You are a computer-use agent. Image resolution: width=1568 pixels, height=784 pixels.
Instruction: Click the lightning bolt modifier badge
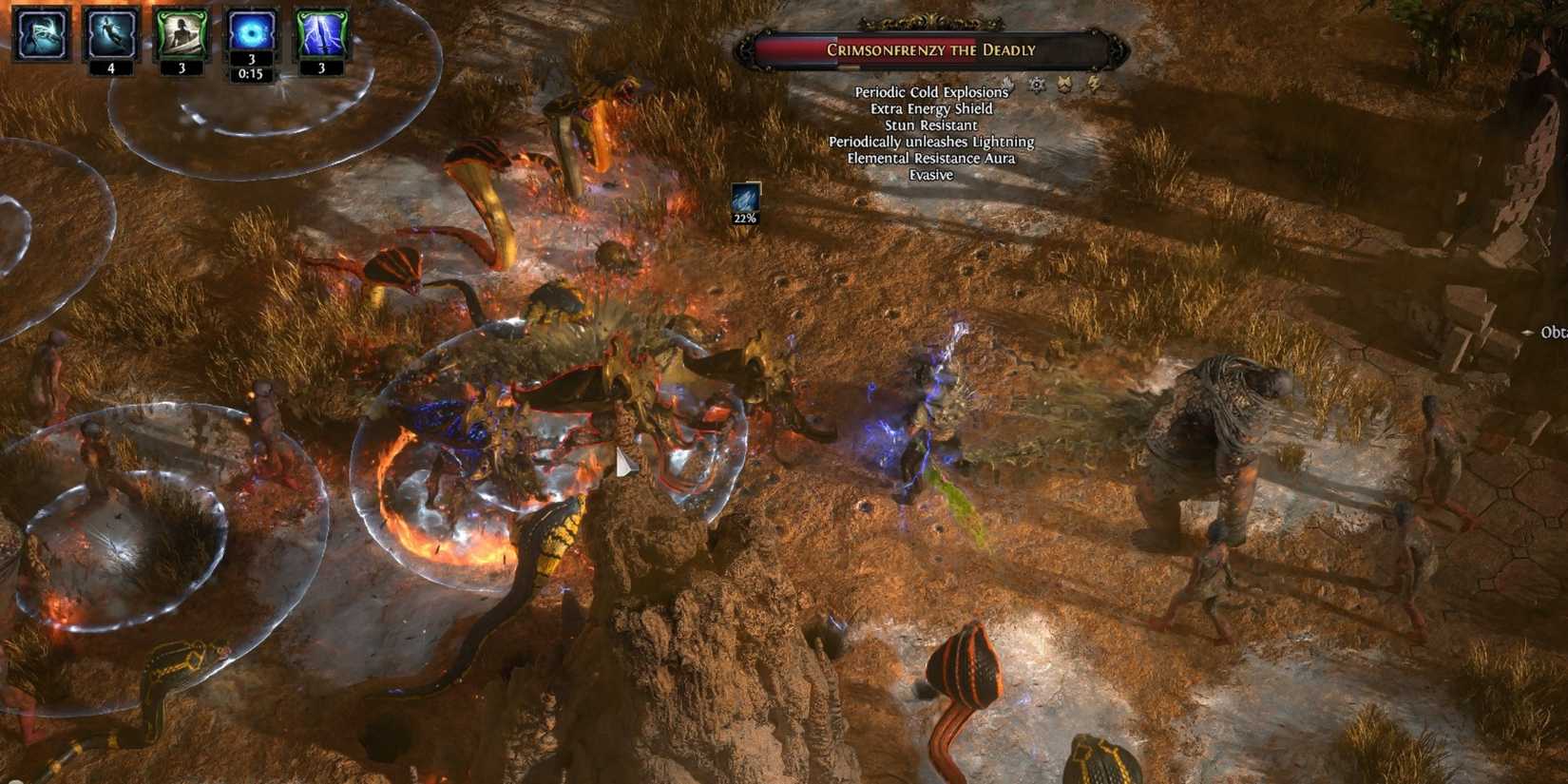click(x=1093, y=84)
